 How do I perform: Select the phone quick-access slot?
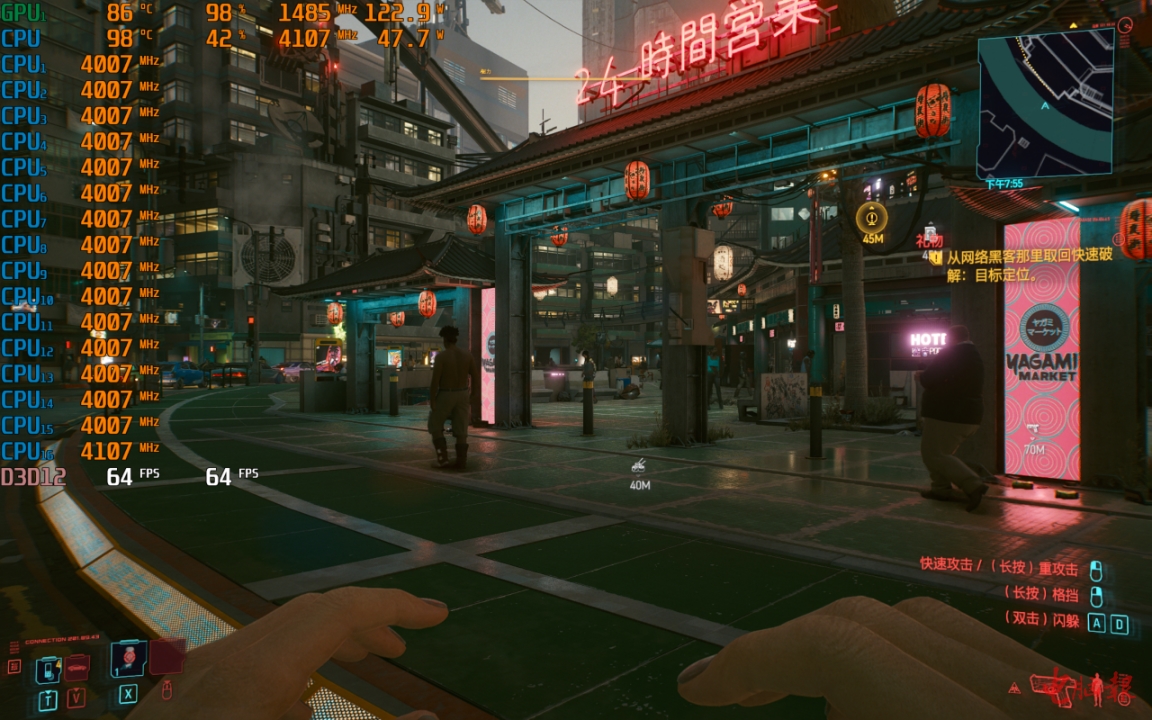click(48, 668)
